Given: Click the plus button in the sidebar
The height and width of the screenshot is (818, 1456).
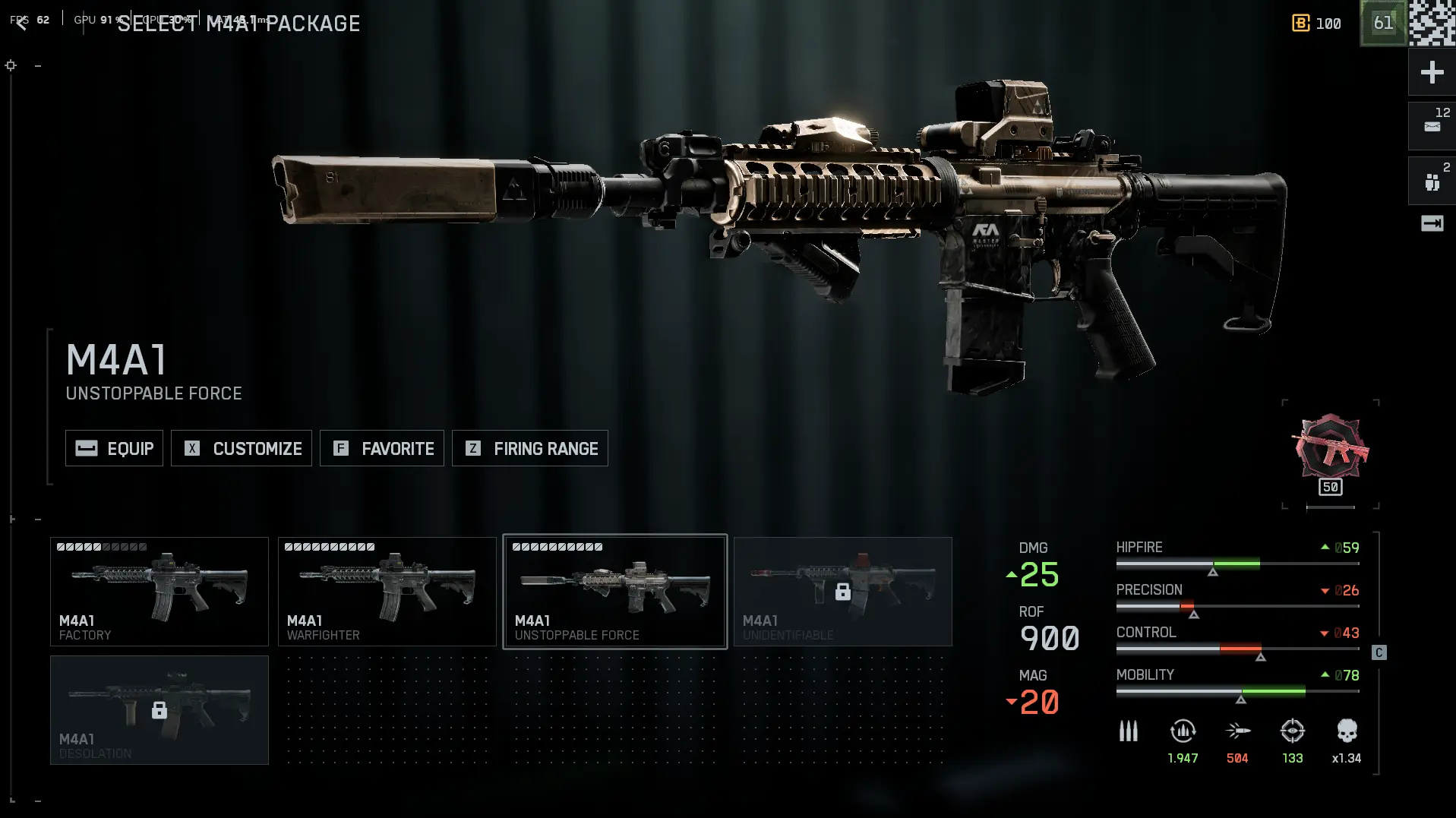Looking at the screenshot, I should click(x=1432, y=72).
